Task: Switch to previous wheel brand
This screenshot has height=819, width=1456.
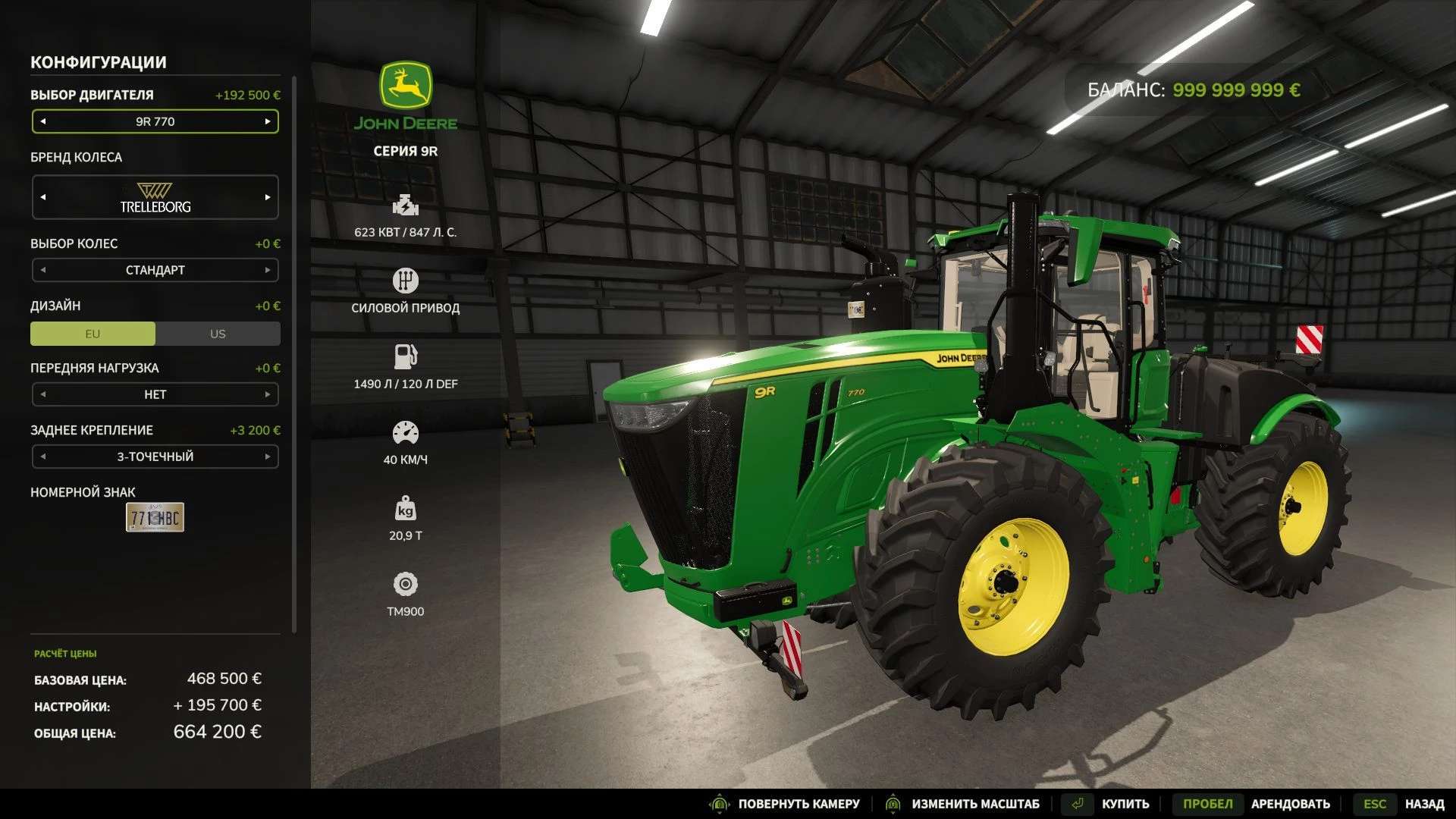Action: pyautogui.click(x=43, y=197)
